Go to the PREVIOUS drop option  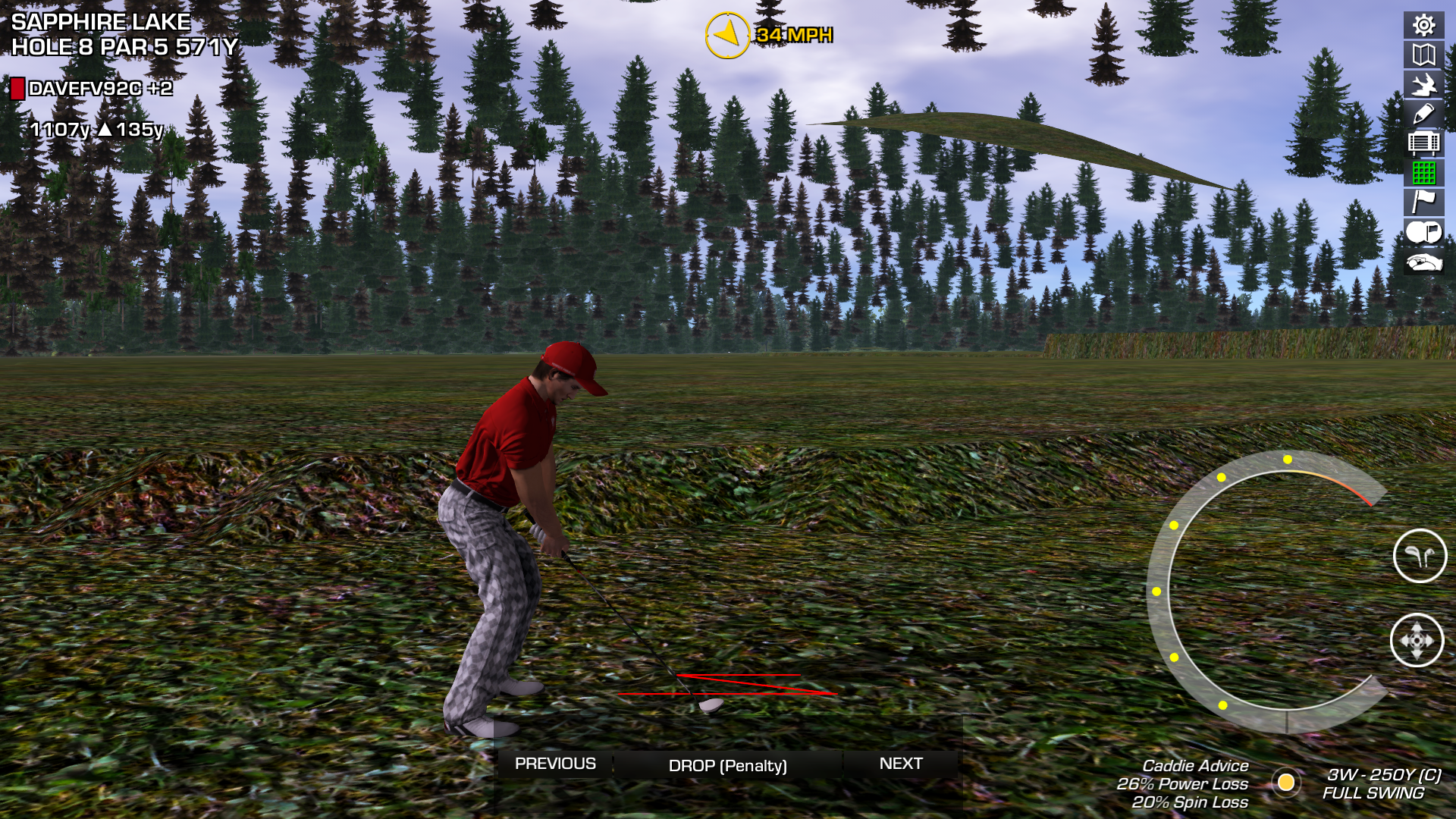click(x=555, y=764)
